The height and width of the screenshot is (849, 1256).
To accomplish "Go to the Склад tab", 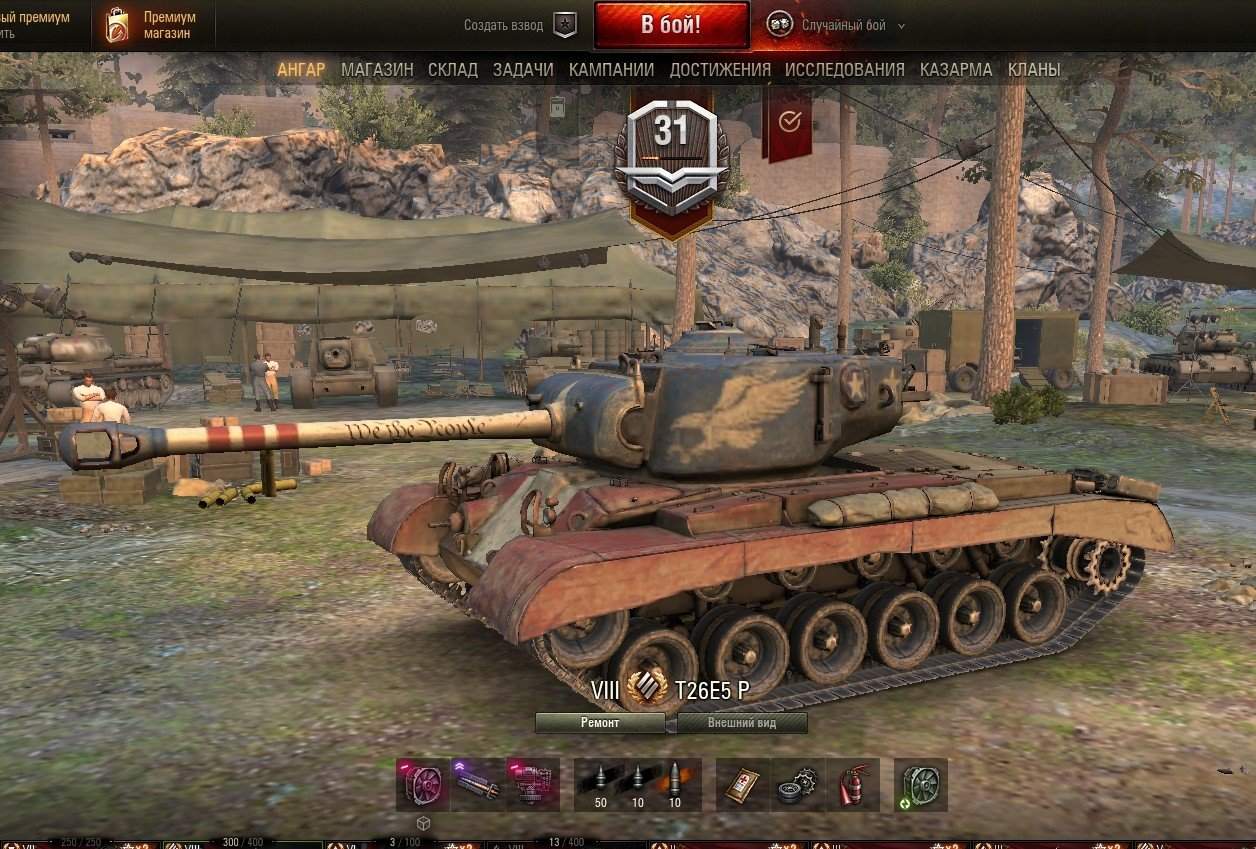I will pos(453,70).
